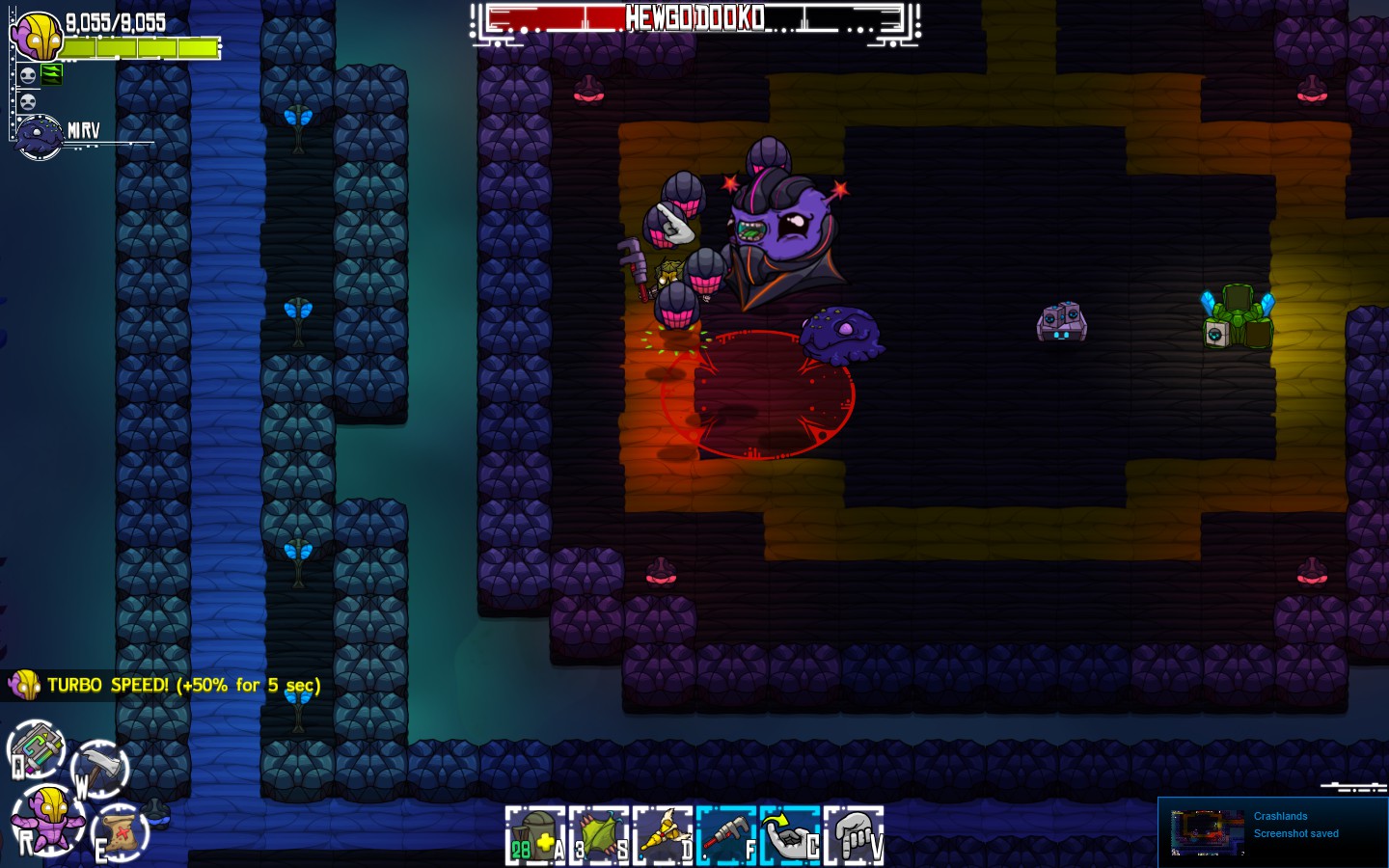
Task: Activate the golden bone trinket slot
Action: click(x=662, y=836)
